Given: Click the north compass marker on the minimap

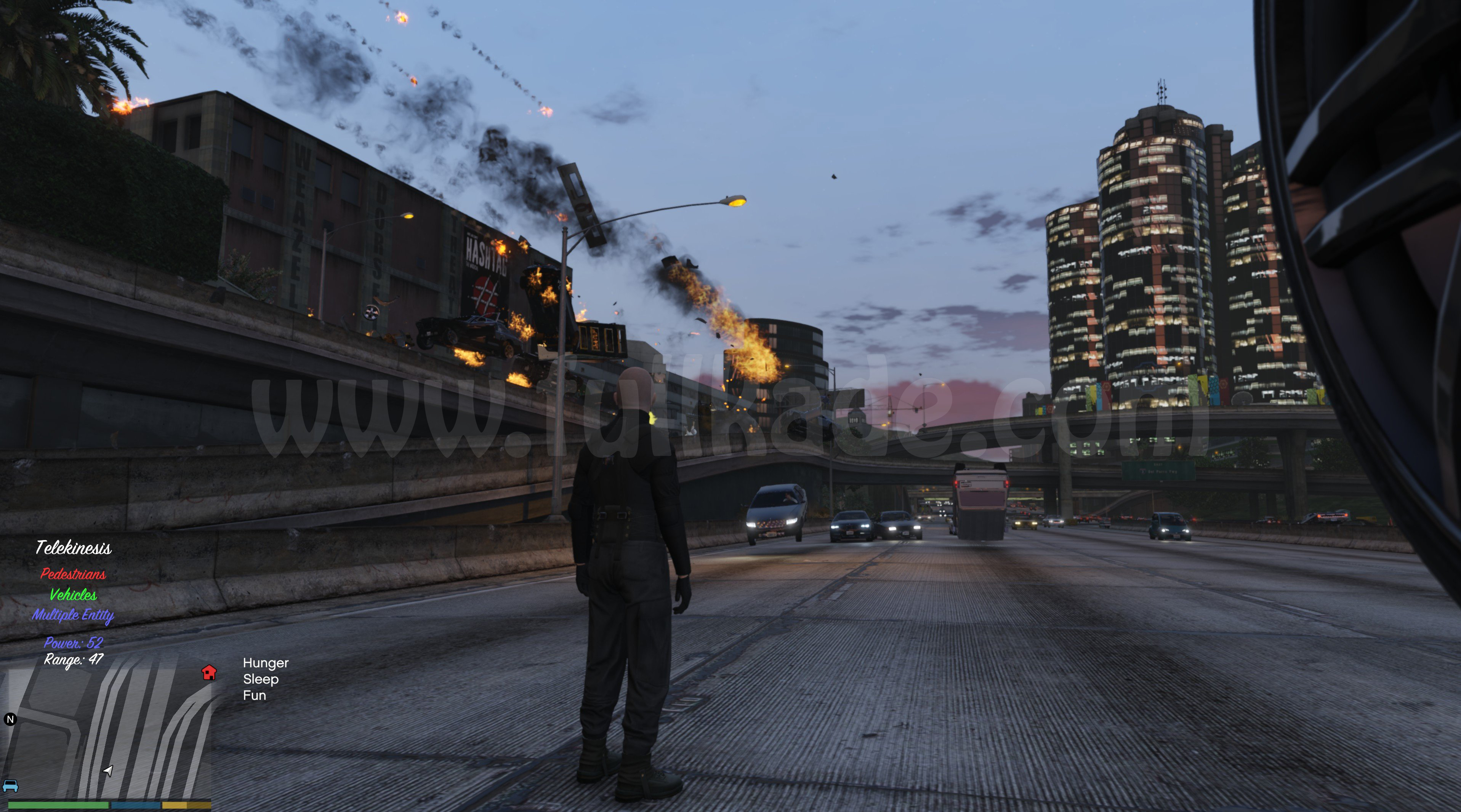Looking at the screenshot, I should [x=10, y=719].
